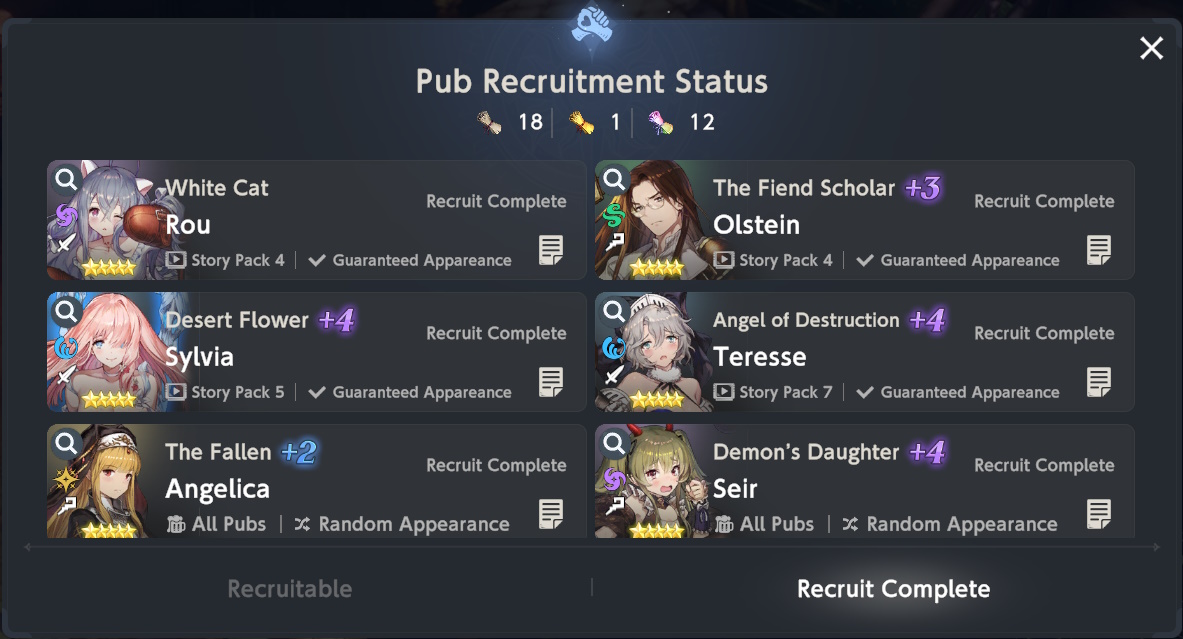The height and width of the screenshot is (639, 1183).
Task: Inspect Teresse with the magnifier icon
Action: 614,312
